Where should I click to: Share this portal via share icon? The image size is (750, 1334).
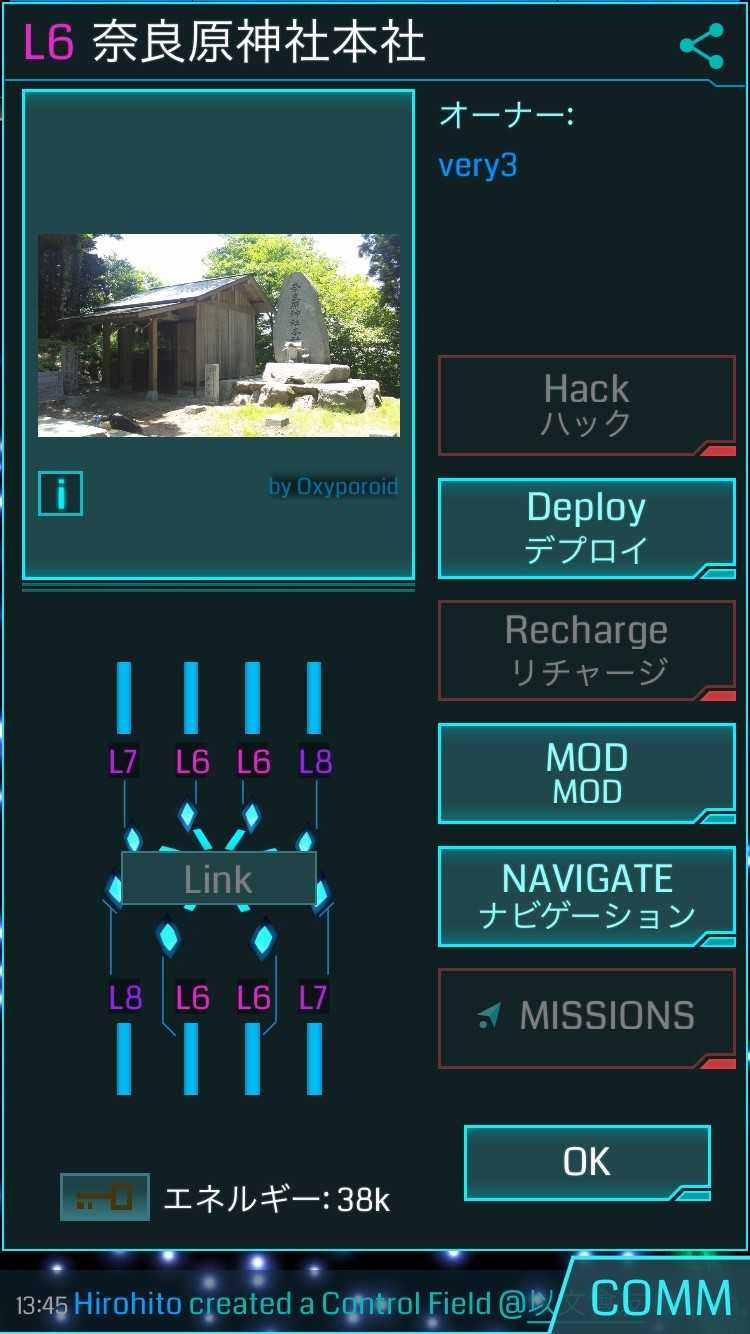[701, 47]
